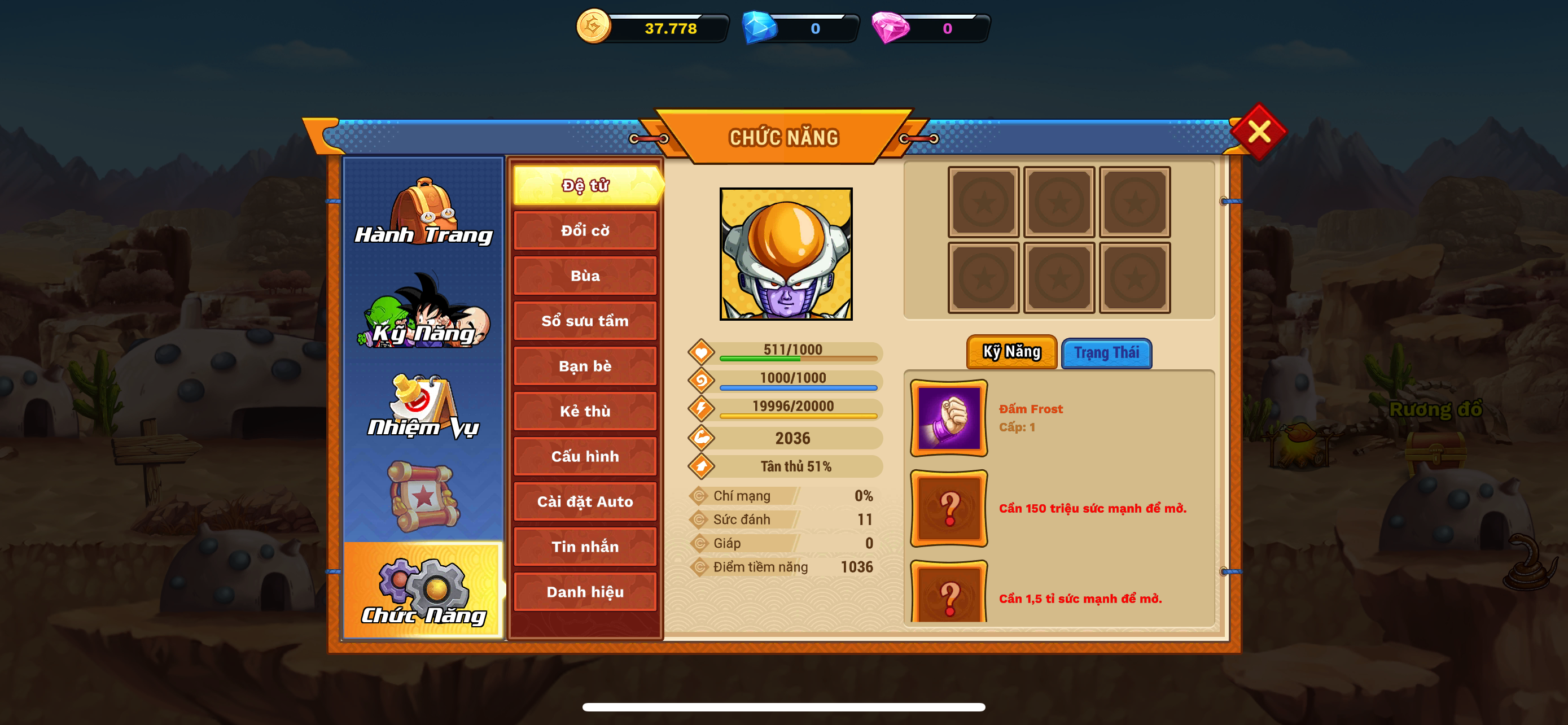Image resolution: width=1568 pixels, height=725 pixels.
Task: Close the Chức Năng window
Action: tap(1258, 132)
